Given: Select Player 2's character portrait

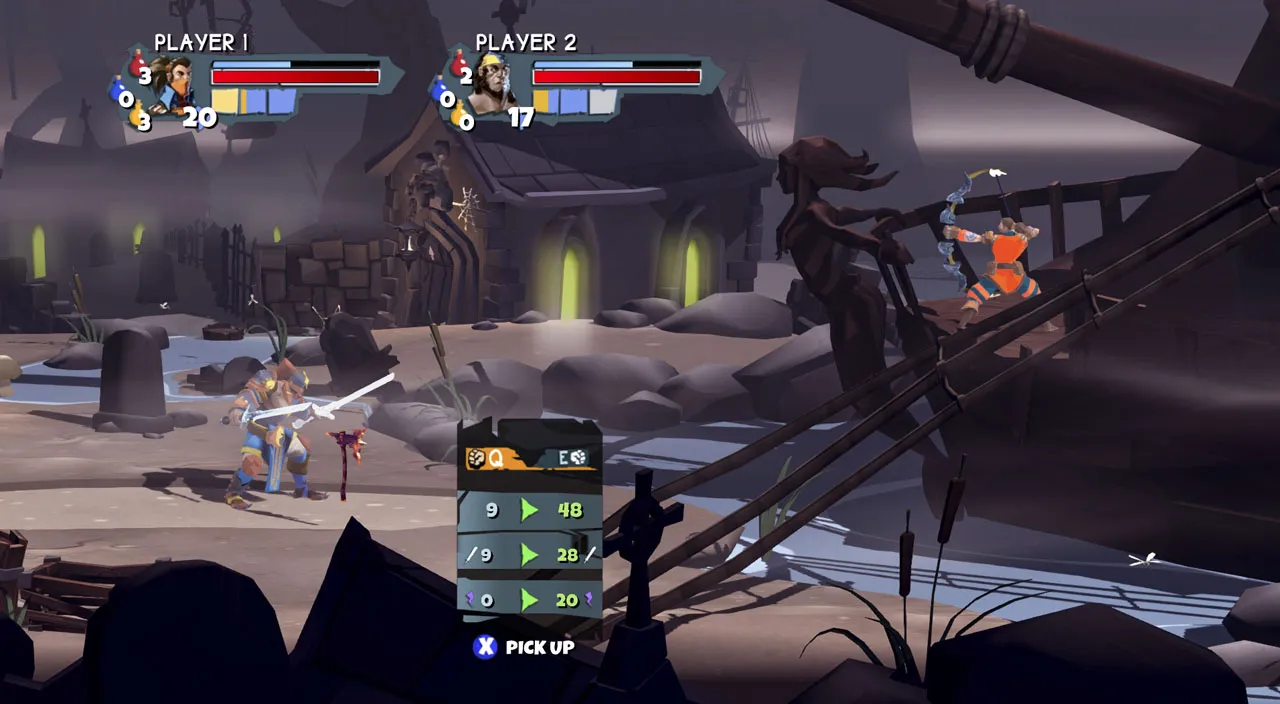Looking at the screenshot, I should point(492,85).
